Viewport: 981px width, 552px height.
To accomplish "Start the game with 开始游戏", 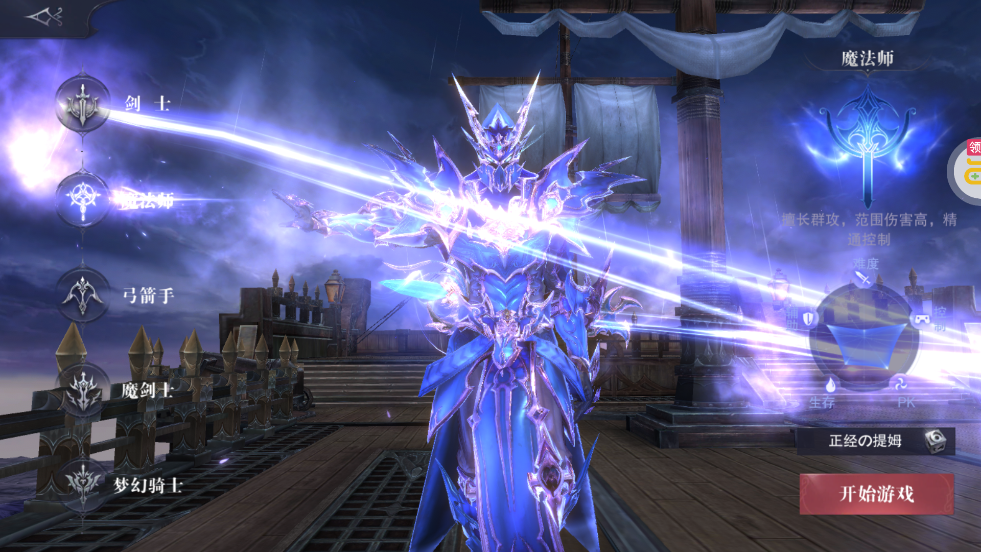I will tap(876, 494).
